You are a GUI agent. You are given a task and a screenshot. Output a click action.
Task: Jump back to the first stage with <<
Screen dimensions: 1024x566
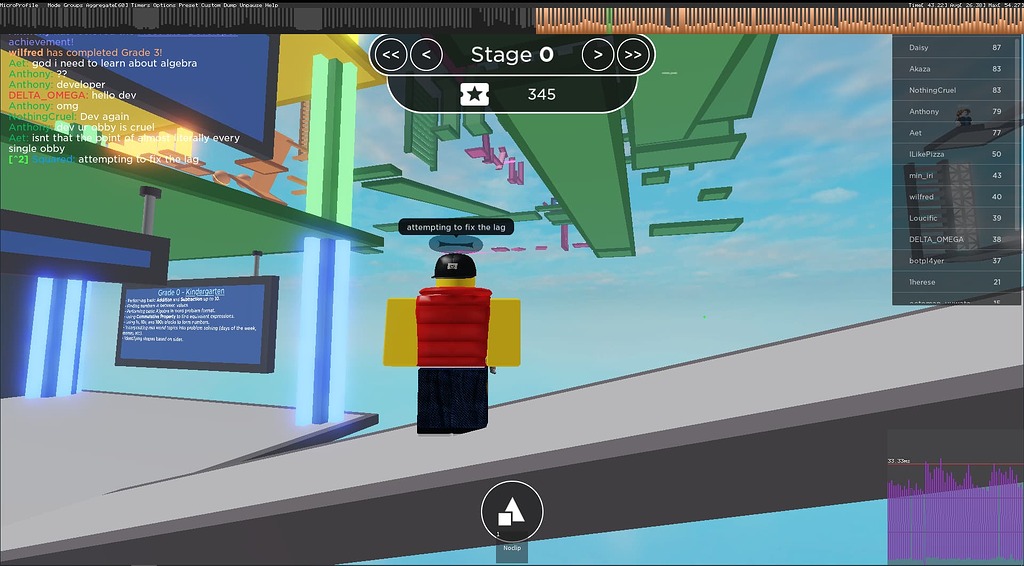pos(390,55)
